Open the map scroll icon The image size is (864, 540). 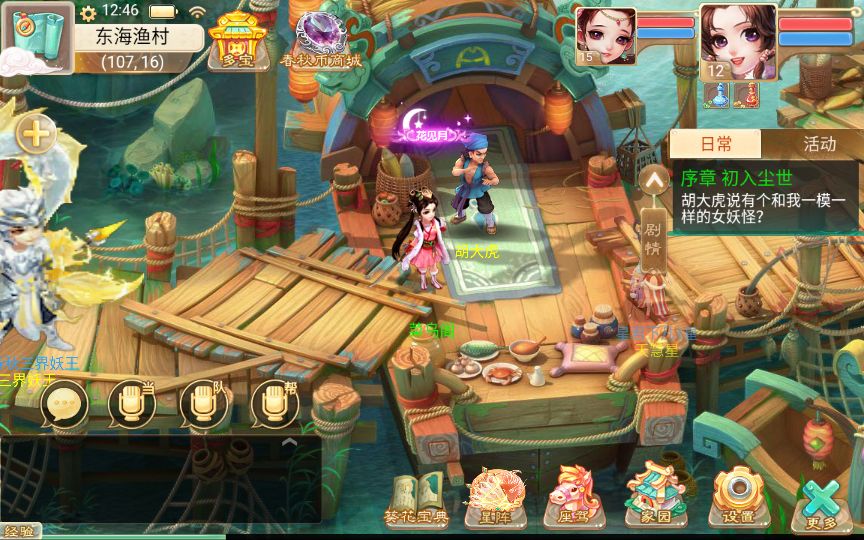(x=36, y=37)
